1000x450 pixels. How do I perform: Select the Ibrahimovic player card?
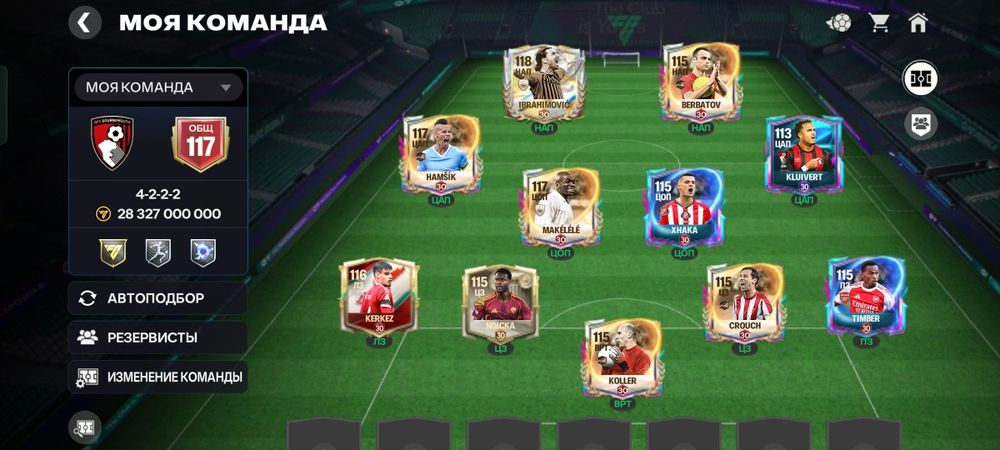coord(543,83)
